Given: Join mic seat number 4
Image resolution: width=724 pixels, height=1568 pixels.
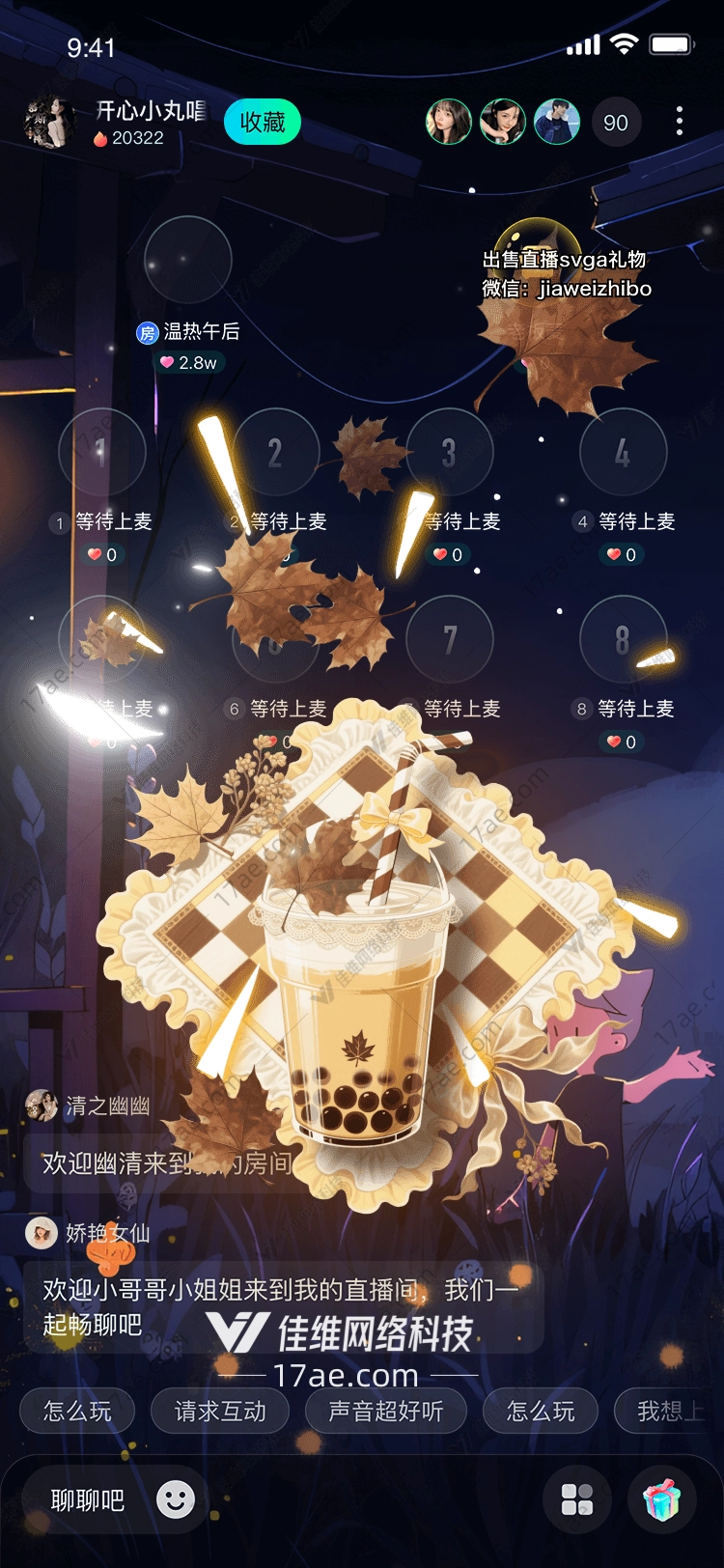Looking at the screenshot, I should [623, 452].
